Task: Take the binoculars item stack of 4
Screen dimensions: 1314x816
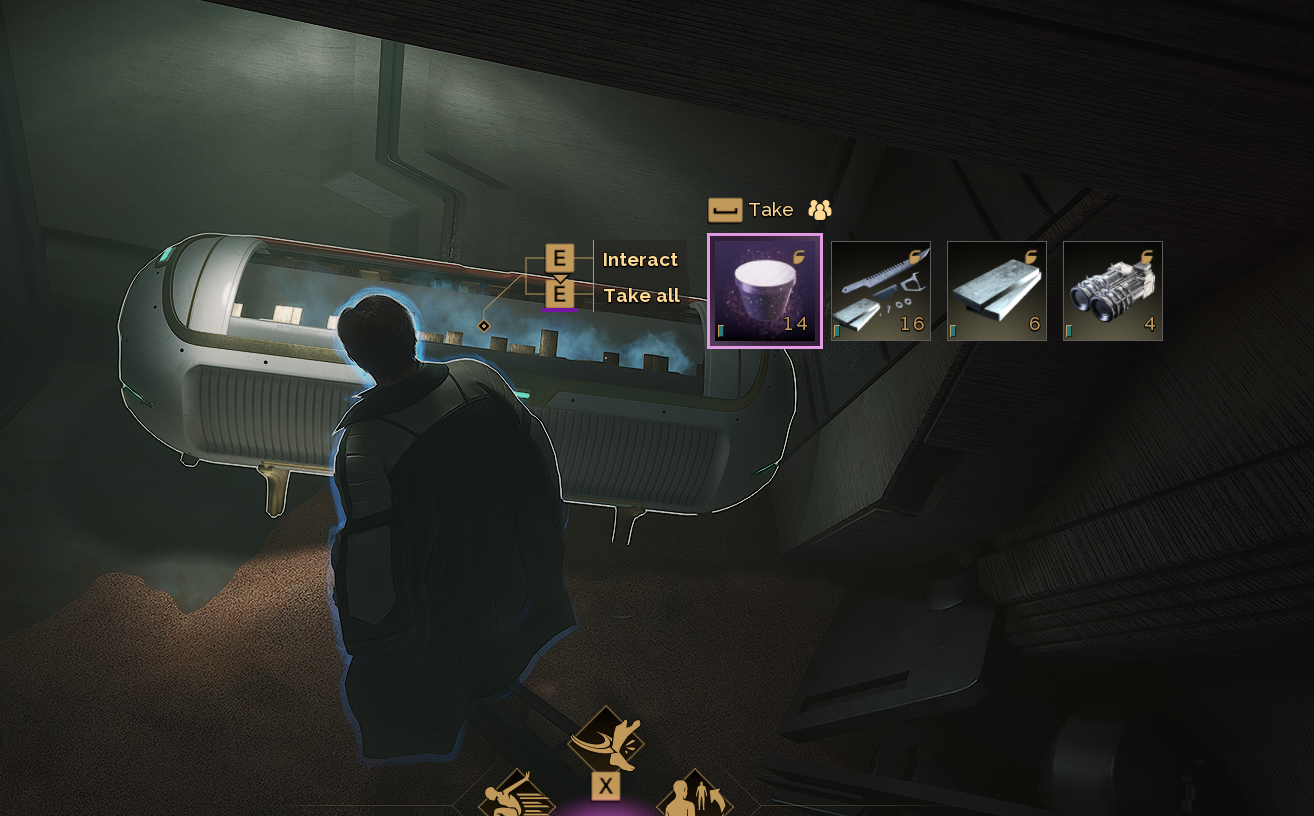Action: point(1113,291)
